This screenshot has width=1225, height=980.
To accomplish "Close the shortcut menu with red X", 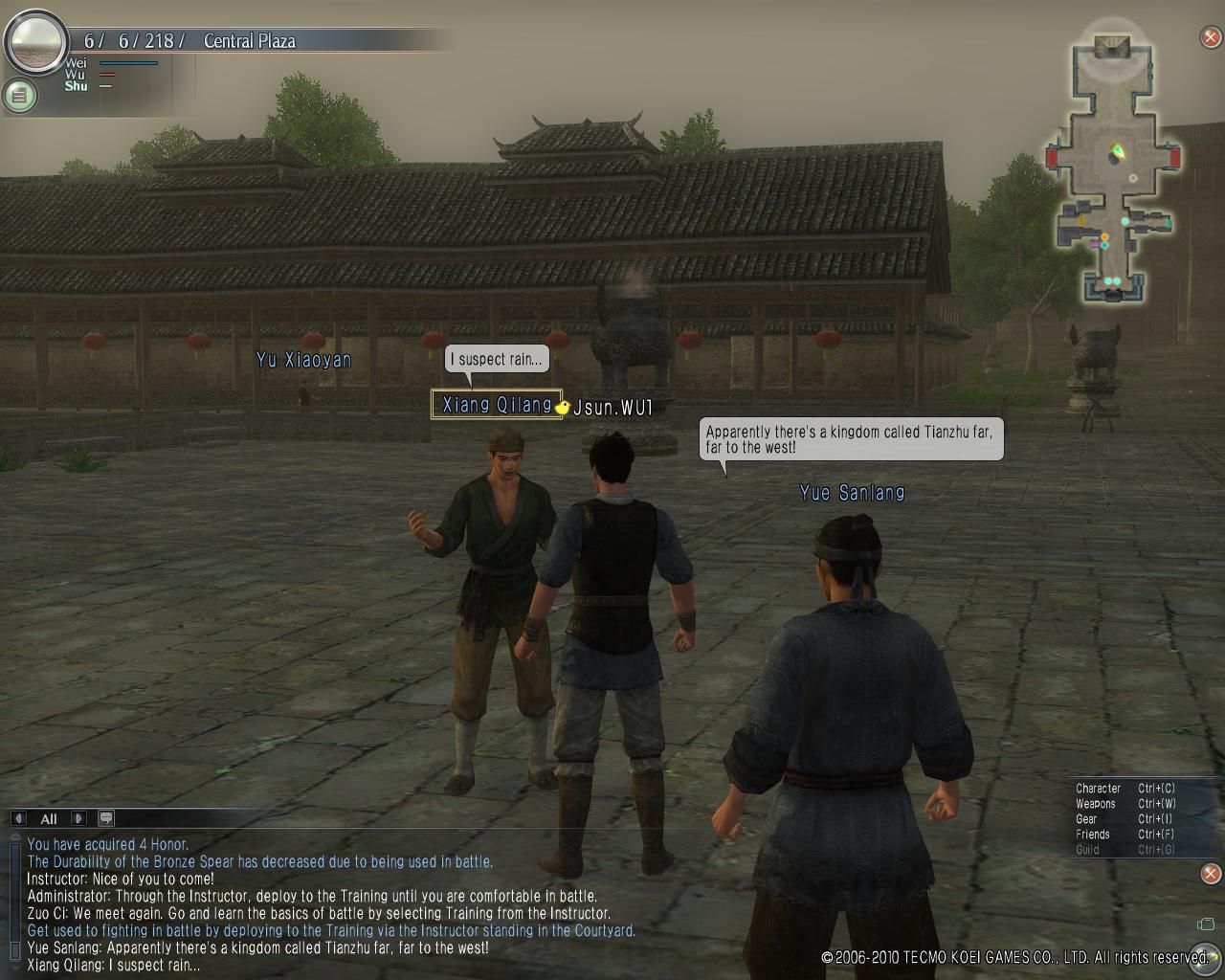I will pos(1211,873).
